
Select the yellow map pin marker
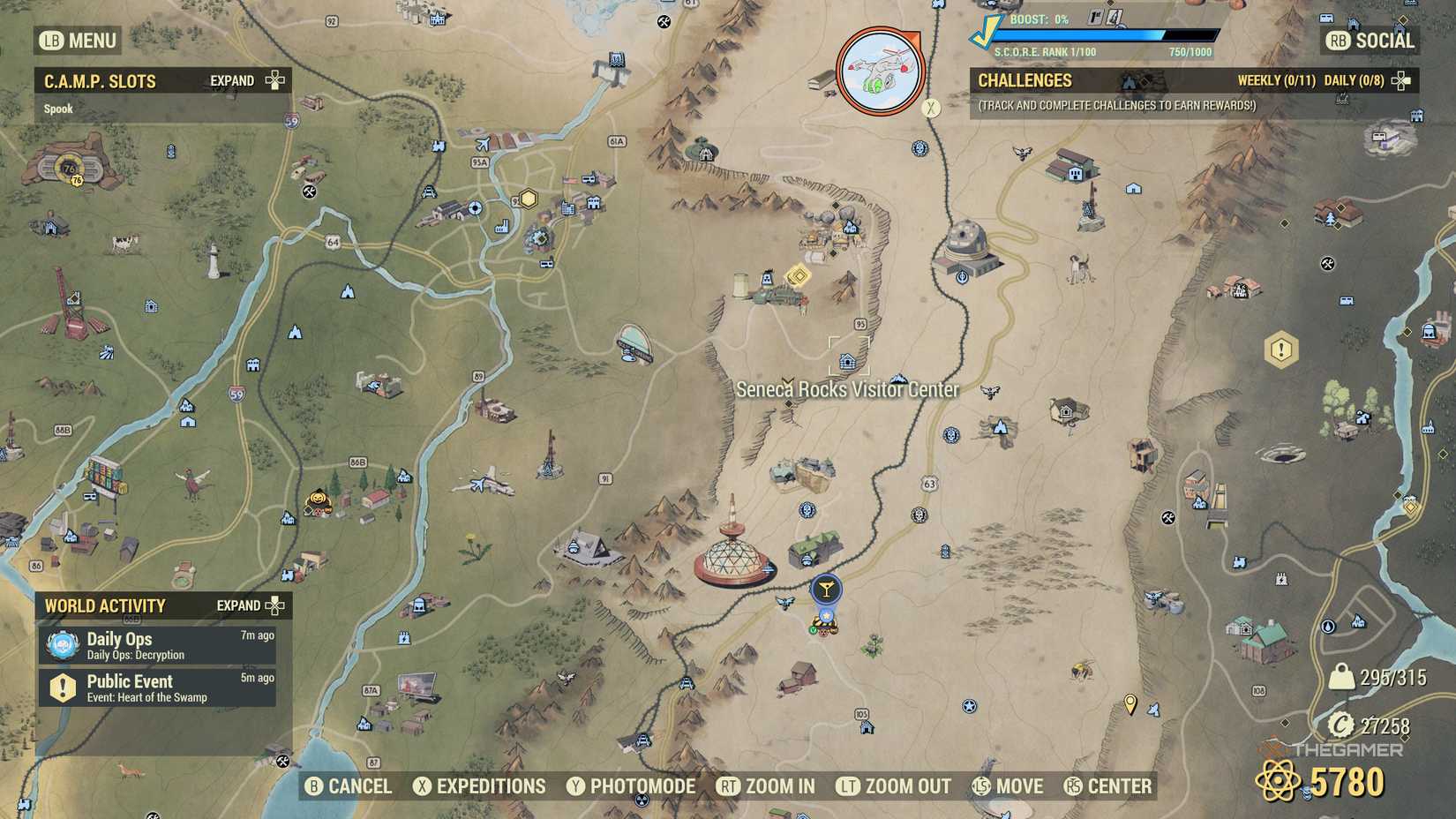click(1130, 704)
